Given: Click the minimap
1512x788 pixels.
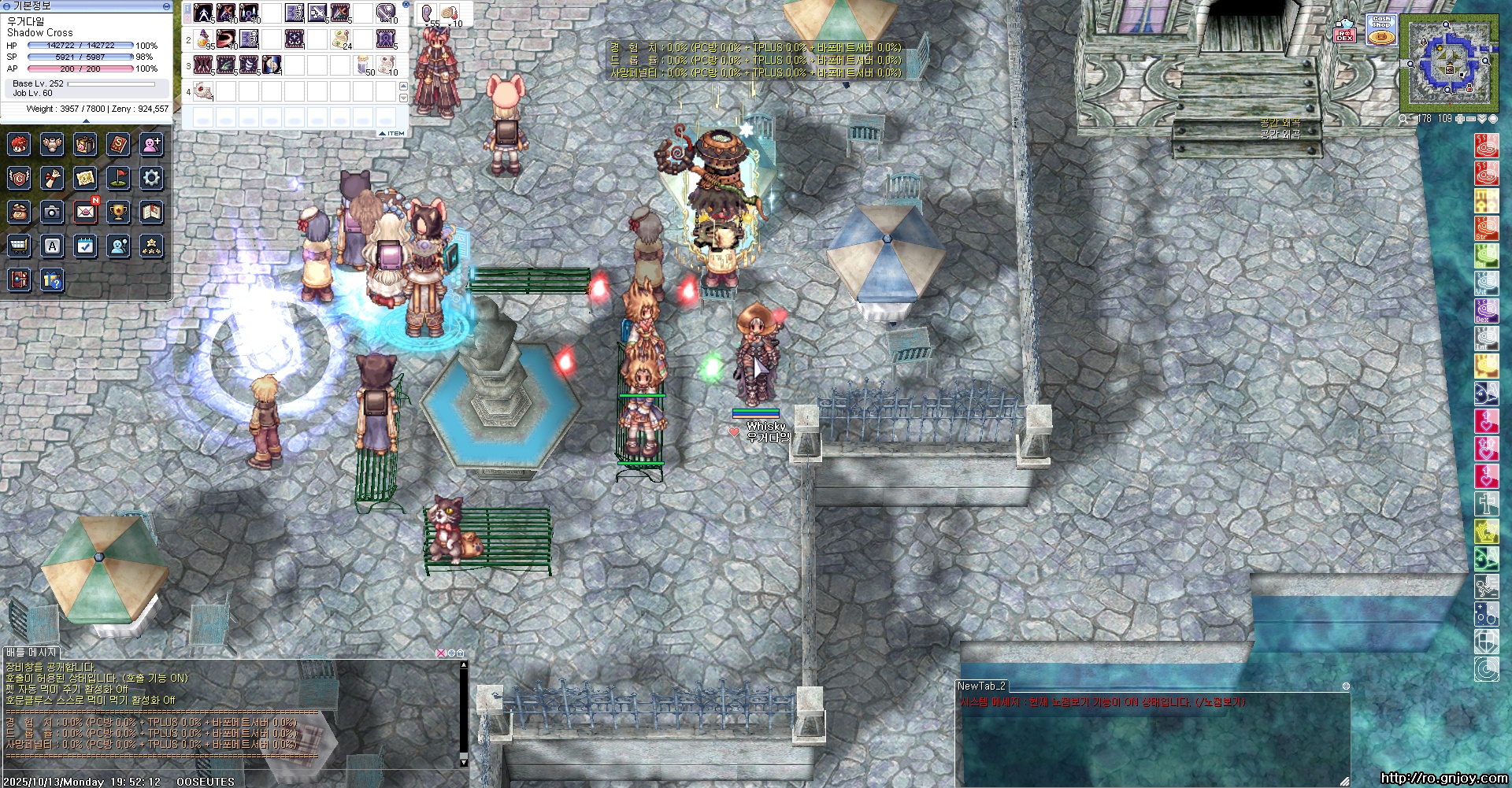Looking at the screenshot, I should 1449,65.
